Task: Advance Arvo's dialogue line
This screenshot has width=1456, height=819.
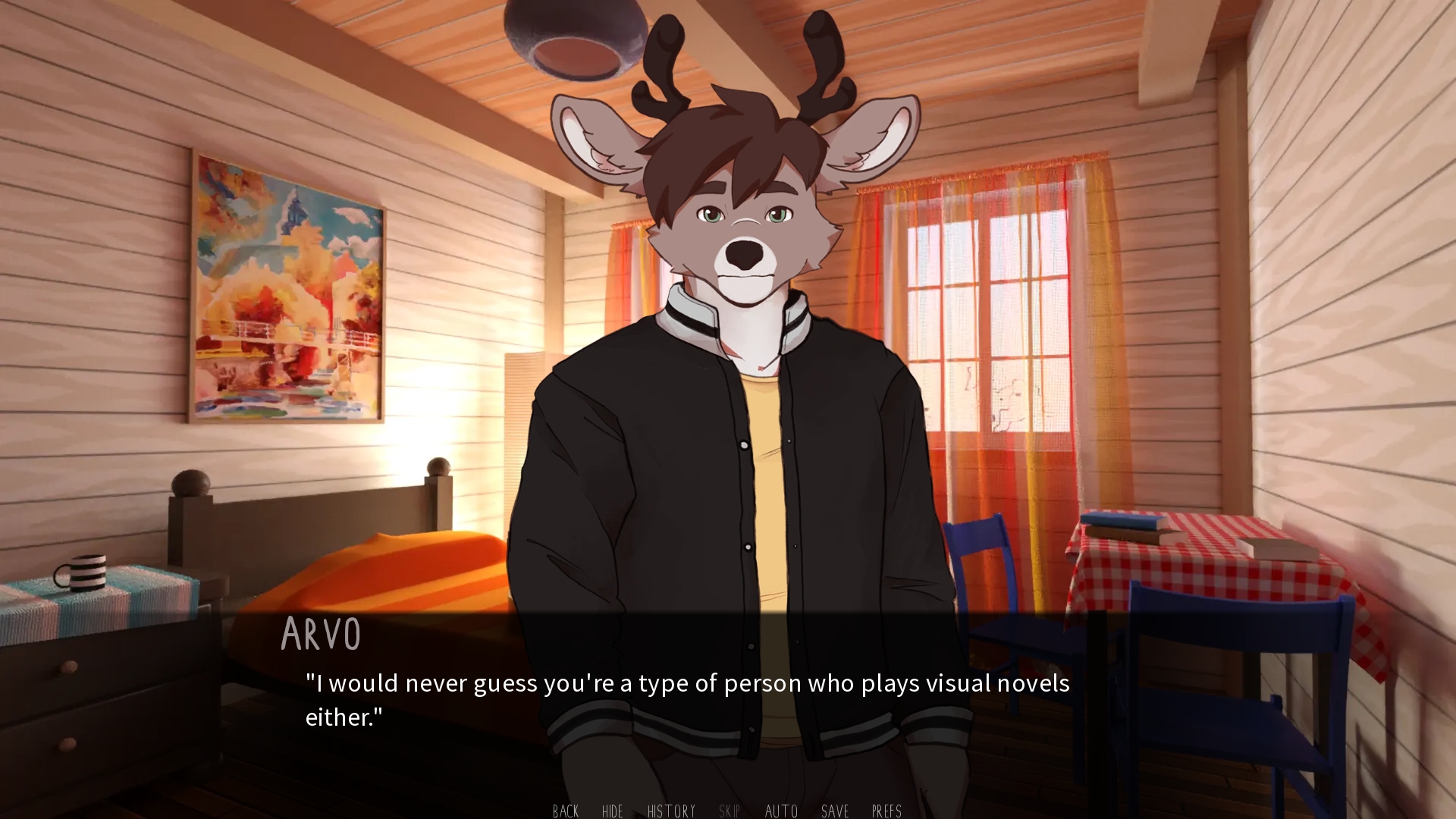Action: click(x=686, y=699)
